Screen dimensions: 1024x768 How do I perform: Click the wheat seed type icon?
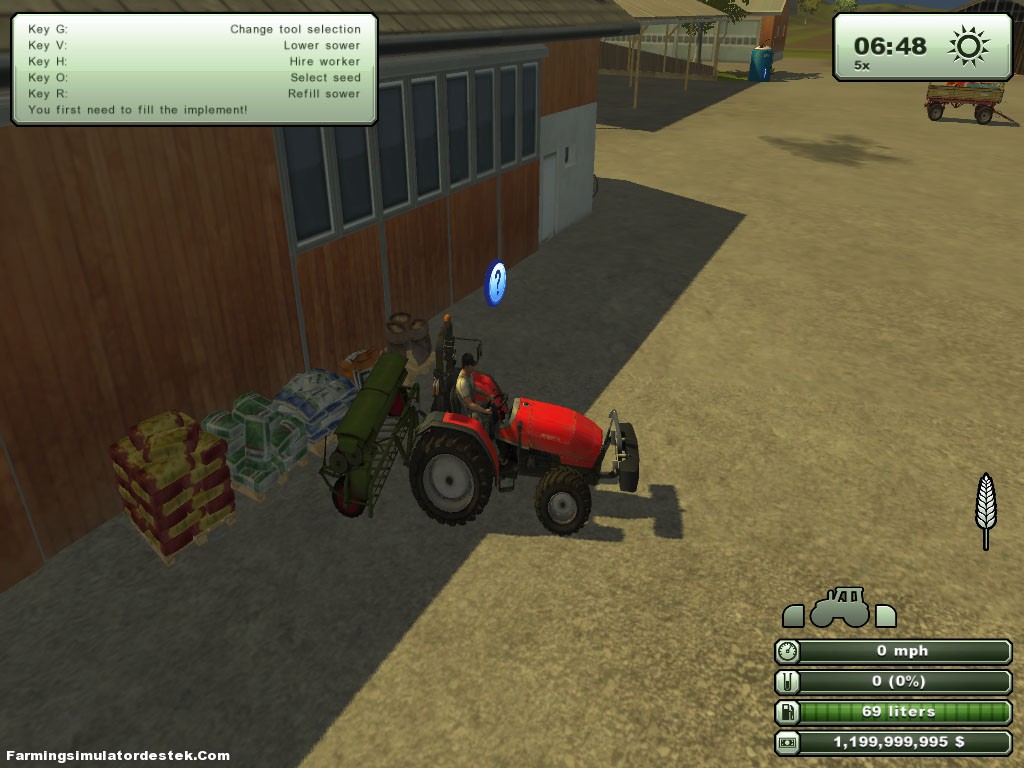[x=986, y=508]
